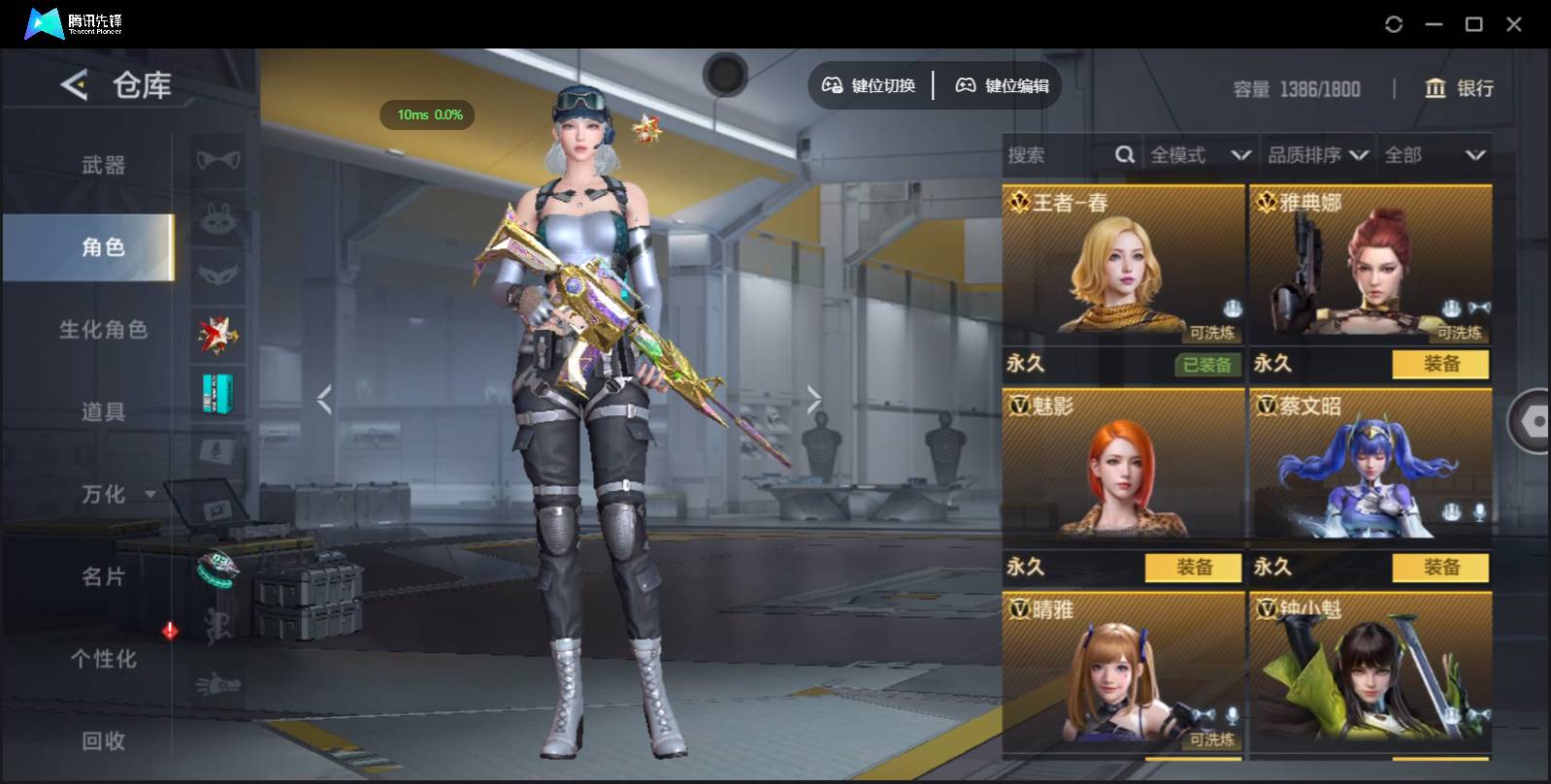Open the 银行 bank
This screenshot has width=1551, height=784.
coord(1459,88)
